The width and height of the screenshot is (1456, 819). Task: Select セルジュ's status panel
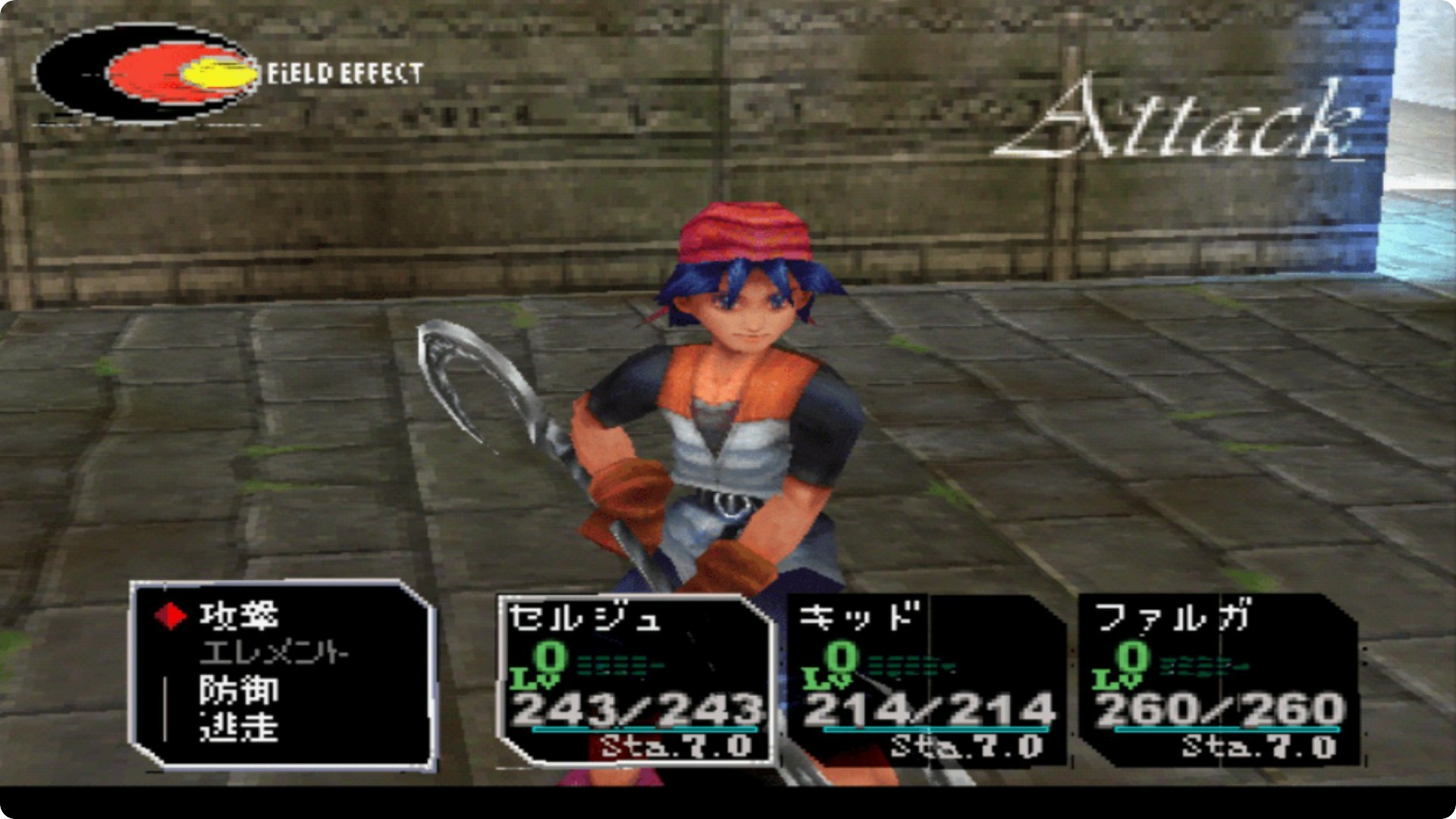635,680
